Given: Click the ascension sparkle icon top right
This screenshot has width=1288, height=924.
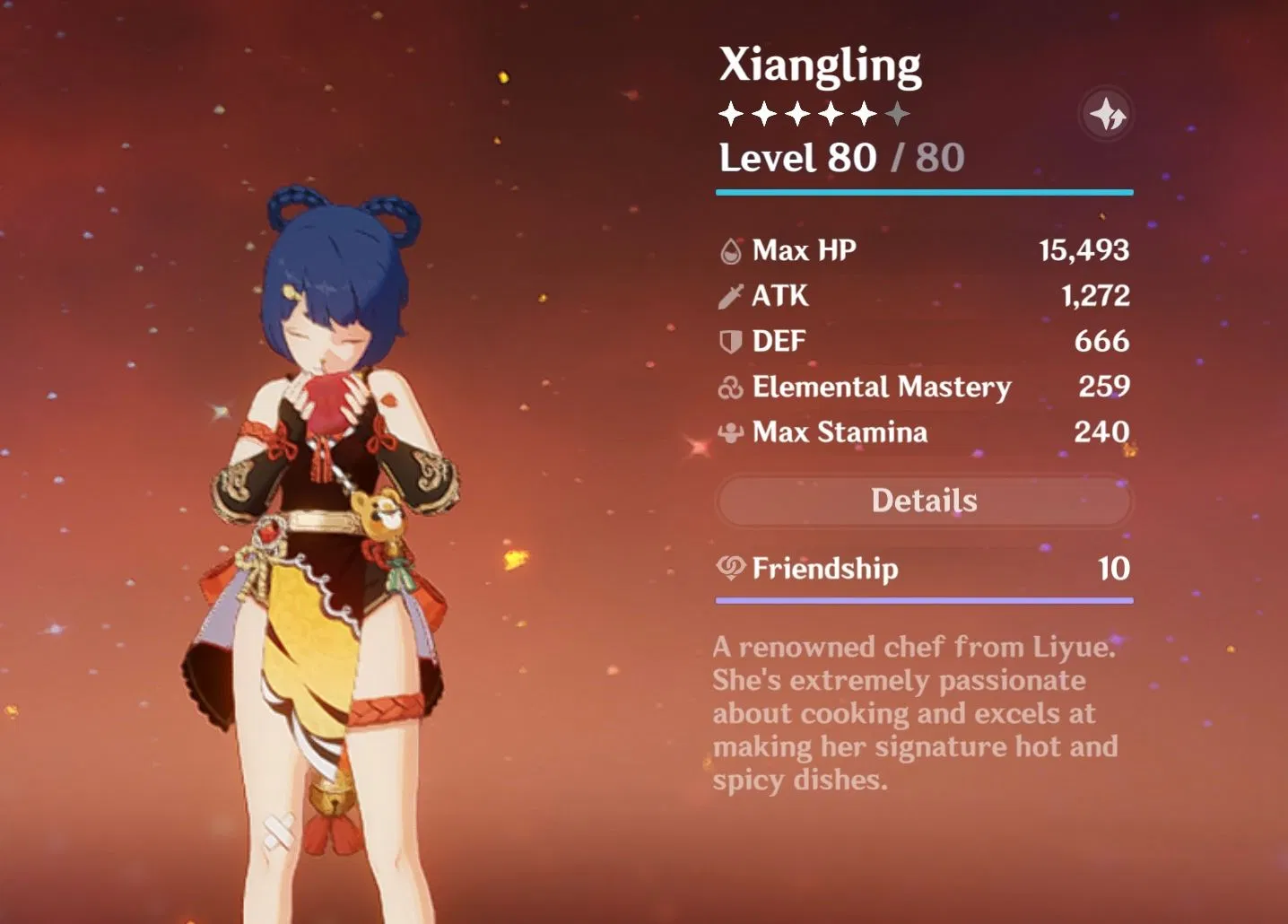Looking at the screenshot, I should [x=1106, y=113].
